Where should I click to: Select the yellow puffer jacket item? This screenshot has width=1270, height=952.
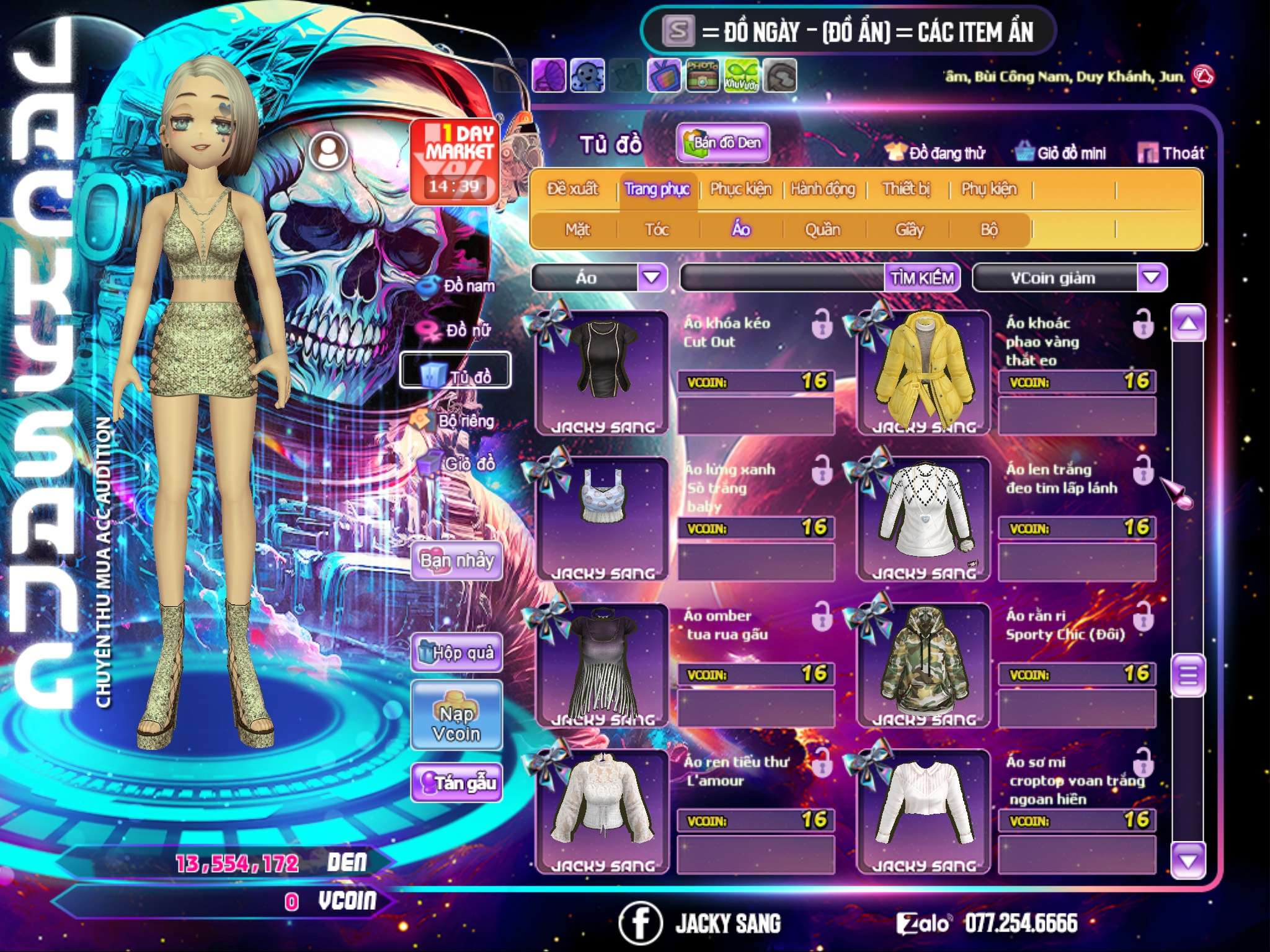[x=923, y=372]
